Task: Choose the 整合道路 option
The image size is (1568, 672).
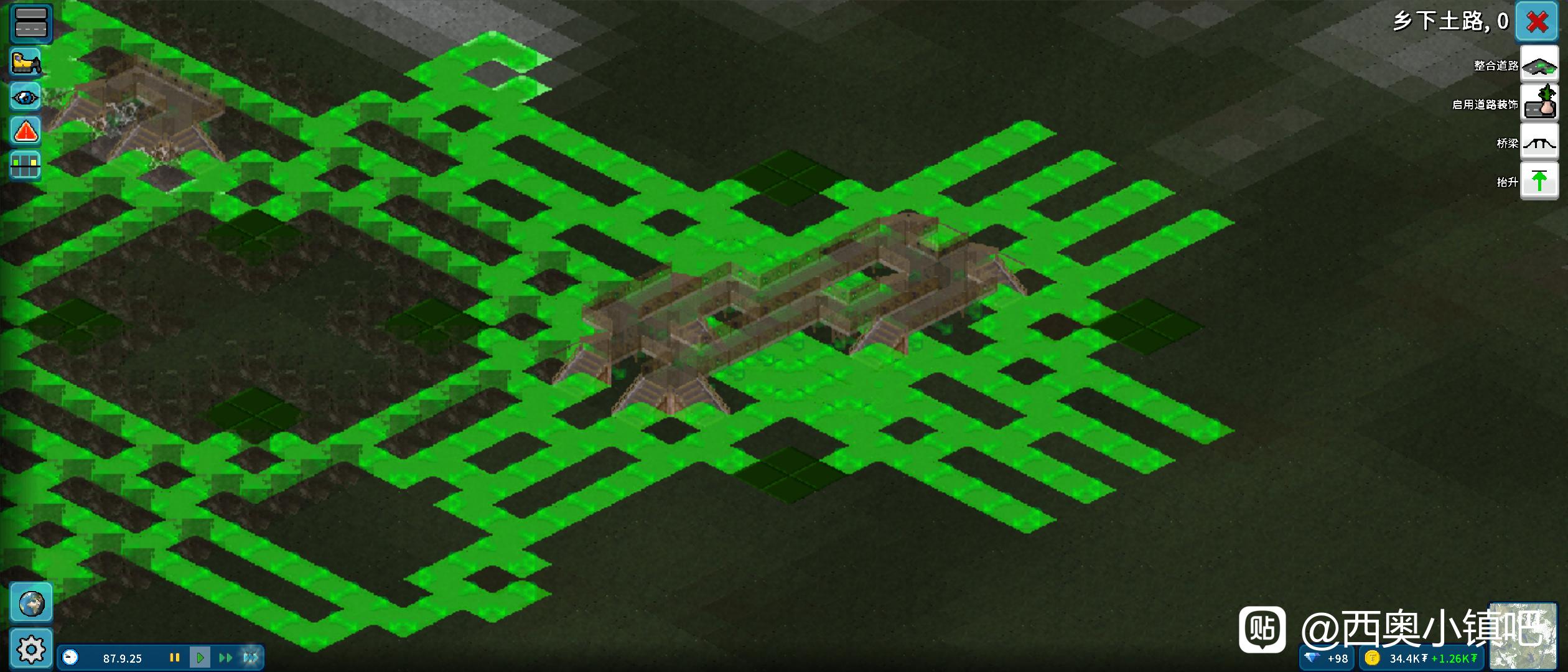Action: coord(1539,65)
